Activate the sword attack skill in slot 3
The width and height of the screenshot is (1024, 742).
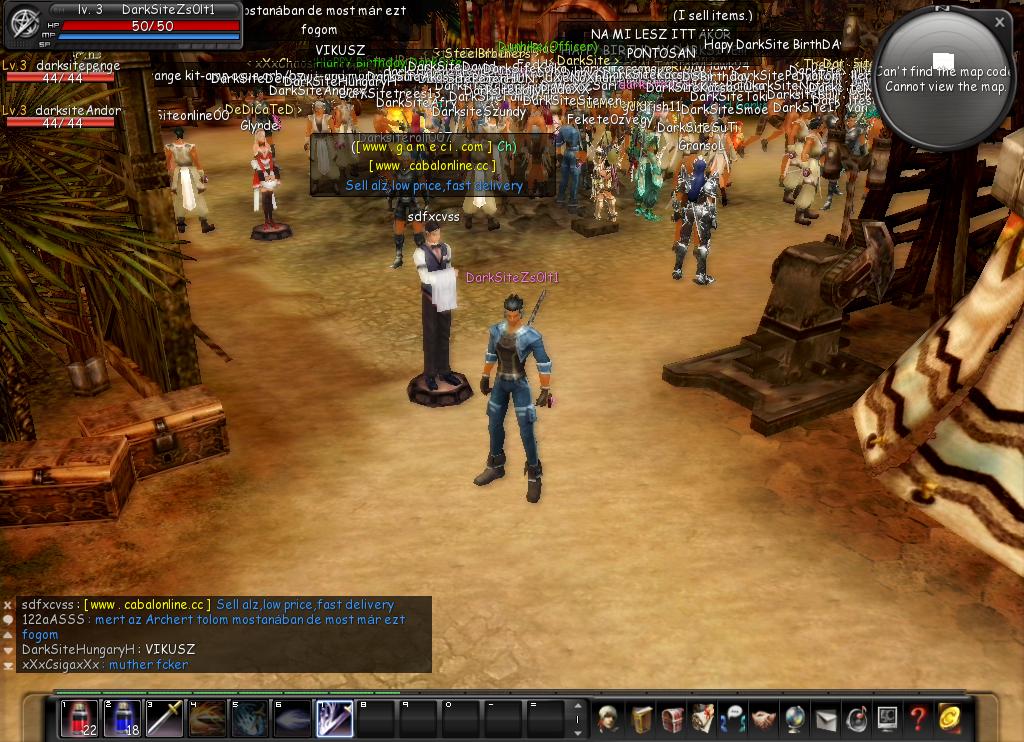click(165, 718)
